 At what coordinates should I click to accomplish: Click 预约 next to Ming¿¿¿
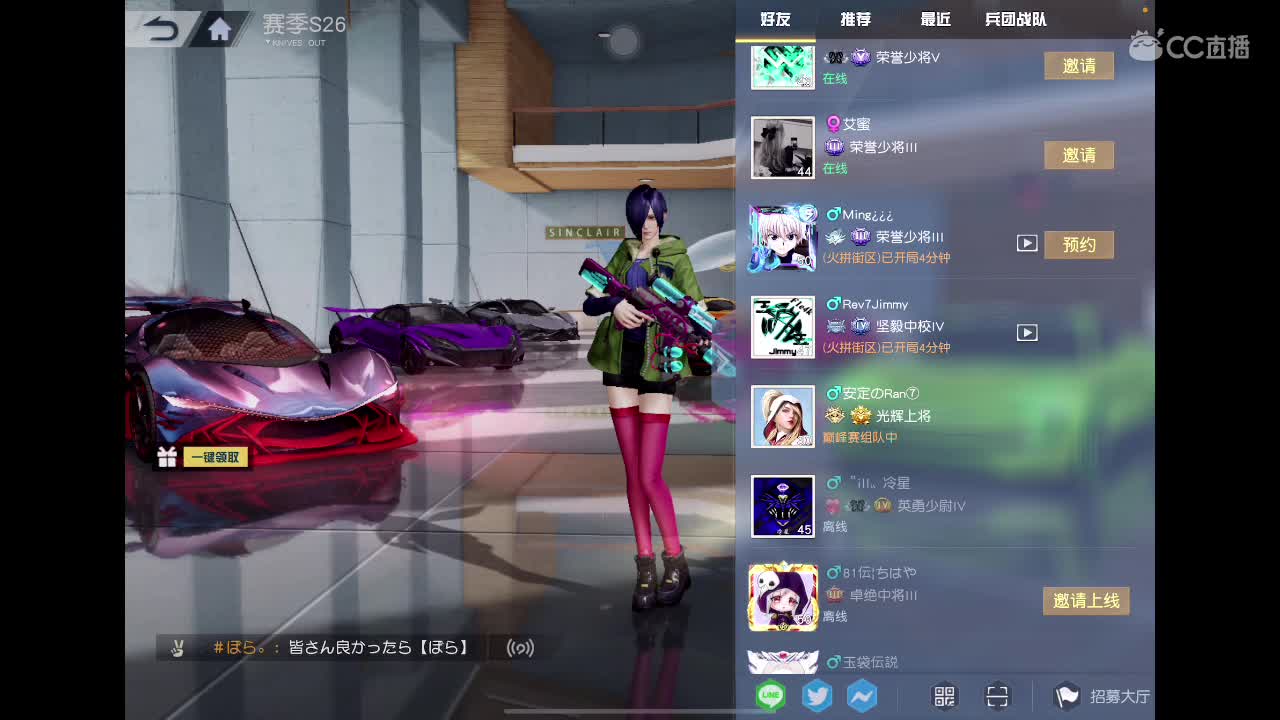(1079, 244)
